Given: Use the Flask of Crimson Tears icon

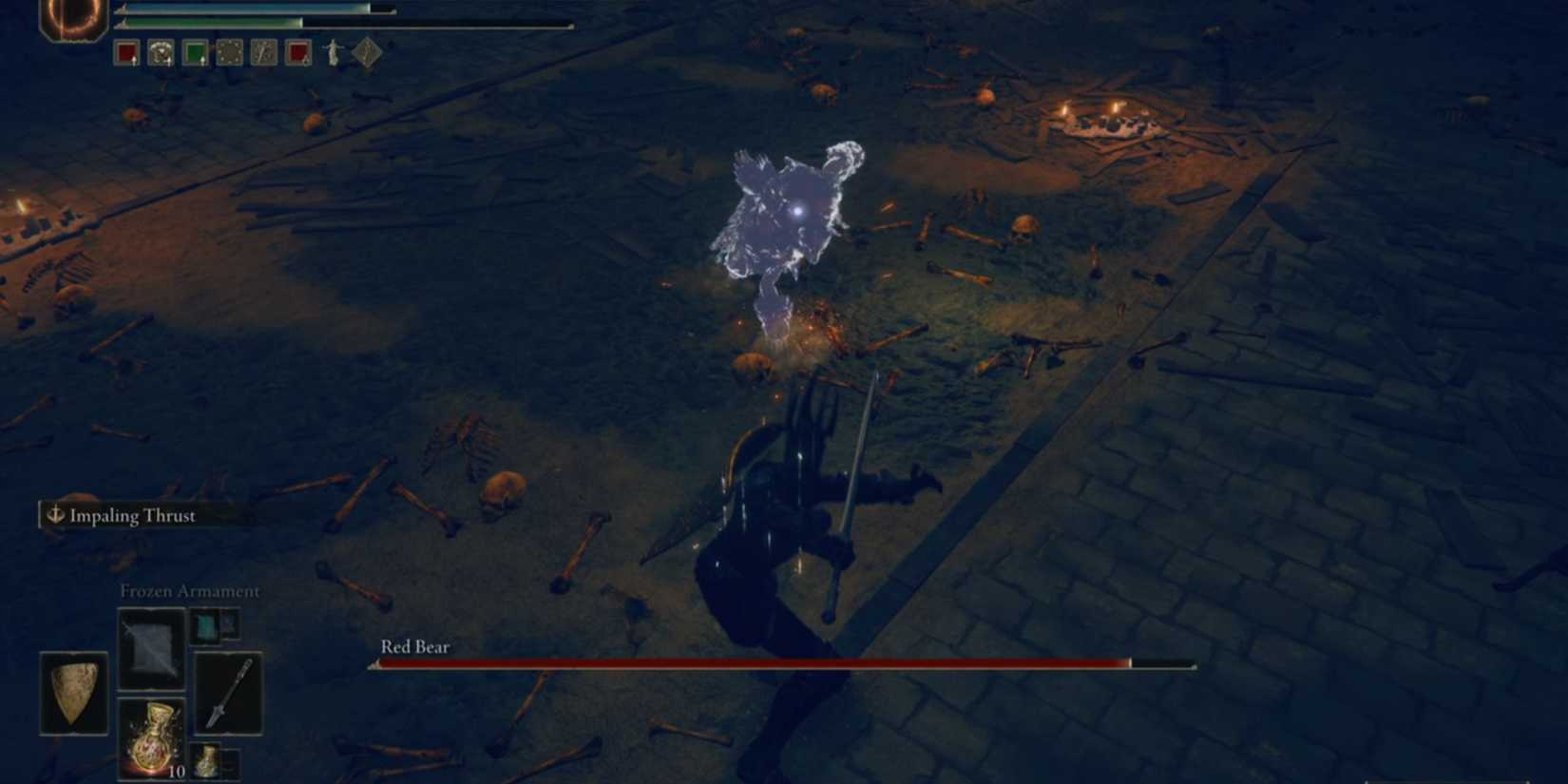Looking at the screenshot, I should point(154,740).
